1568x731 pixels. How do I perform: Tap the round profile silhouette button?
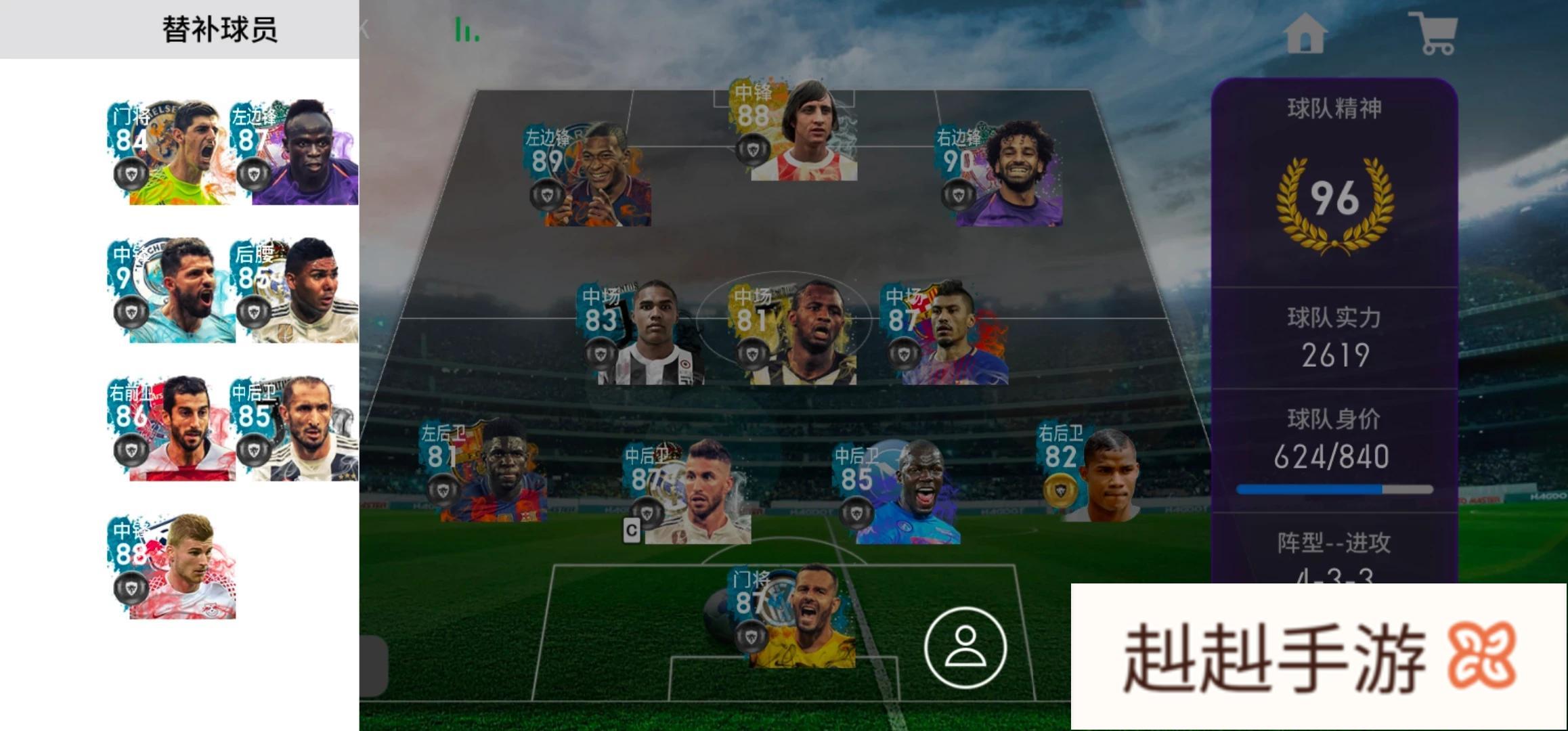965,647
